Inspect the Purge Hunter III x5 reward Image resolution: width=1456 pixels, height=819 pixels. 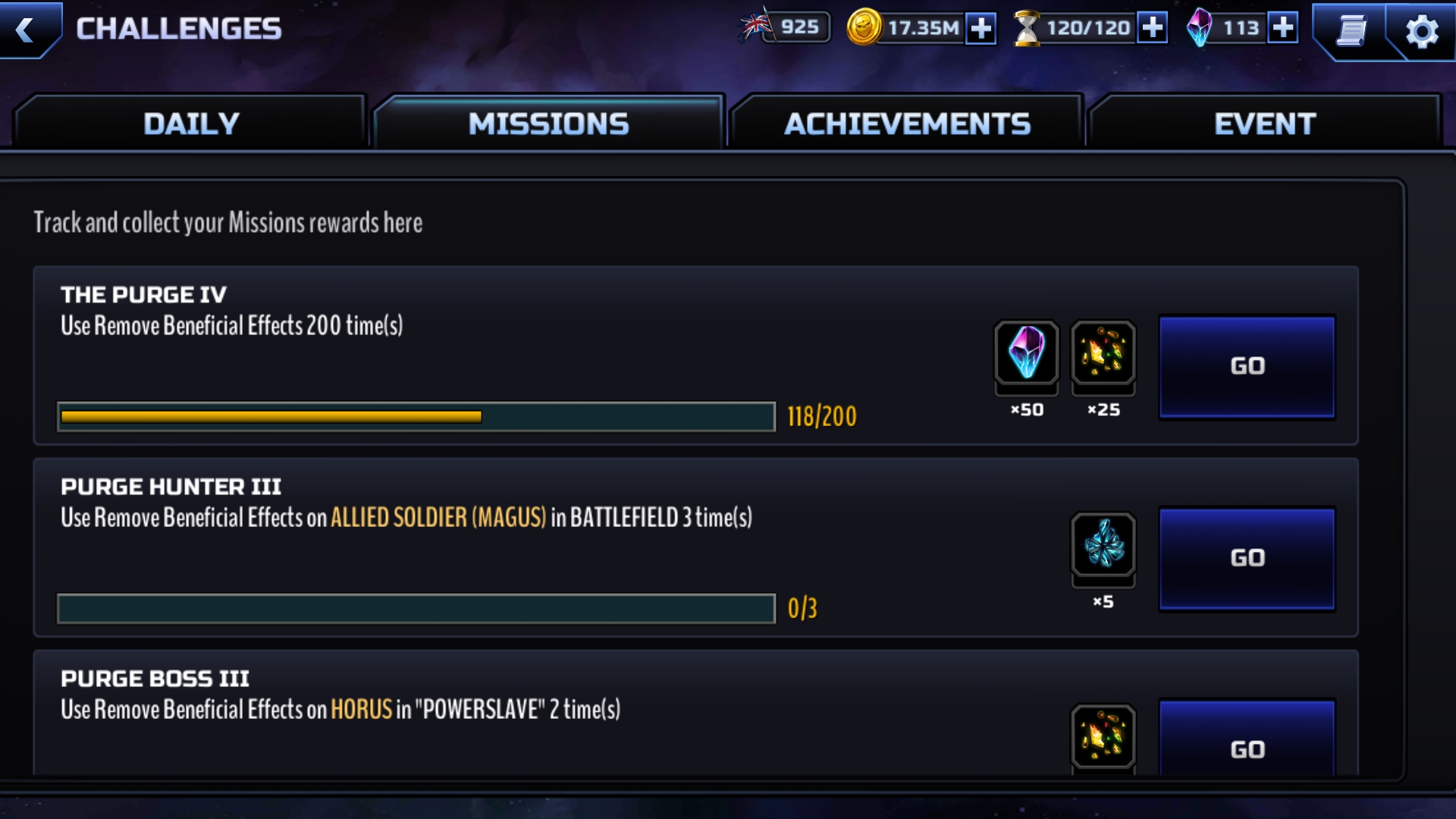(x=1103, y=544)
